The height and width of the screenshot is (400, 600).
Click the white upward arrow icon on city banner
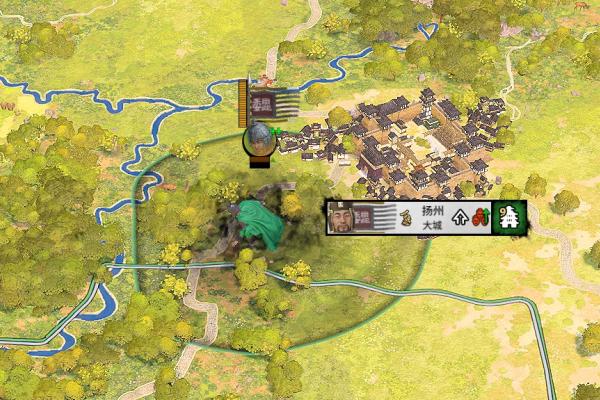pyautogui.click(x=460, y=217)
